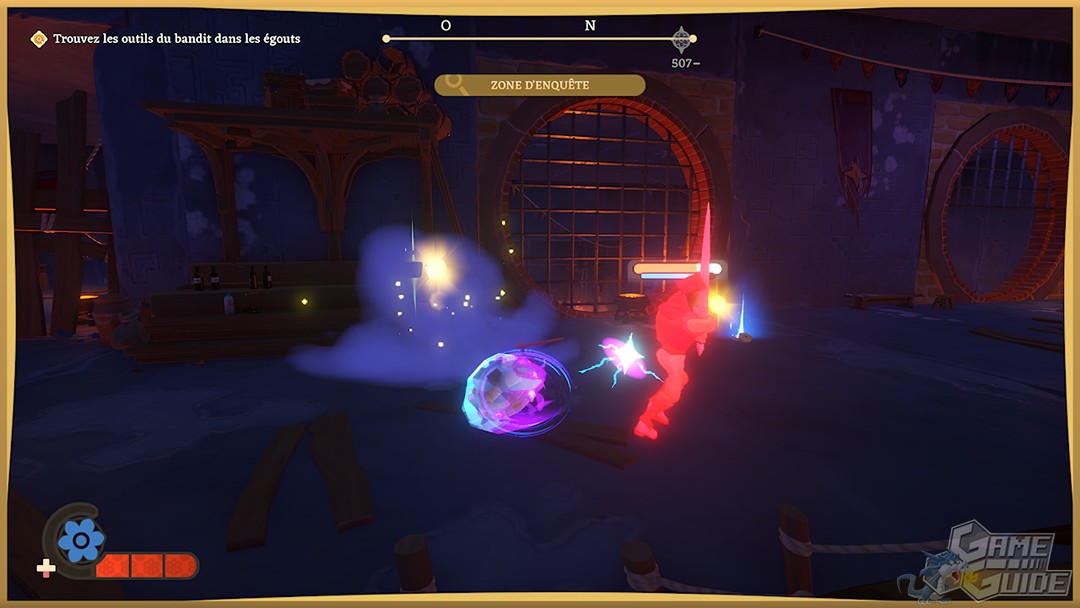
Task: Select the quest objective tracker about bandit tools
Action: coord(167,39)
